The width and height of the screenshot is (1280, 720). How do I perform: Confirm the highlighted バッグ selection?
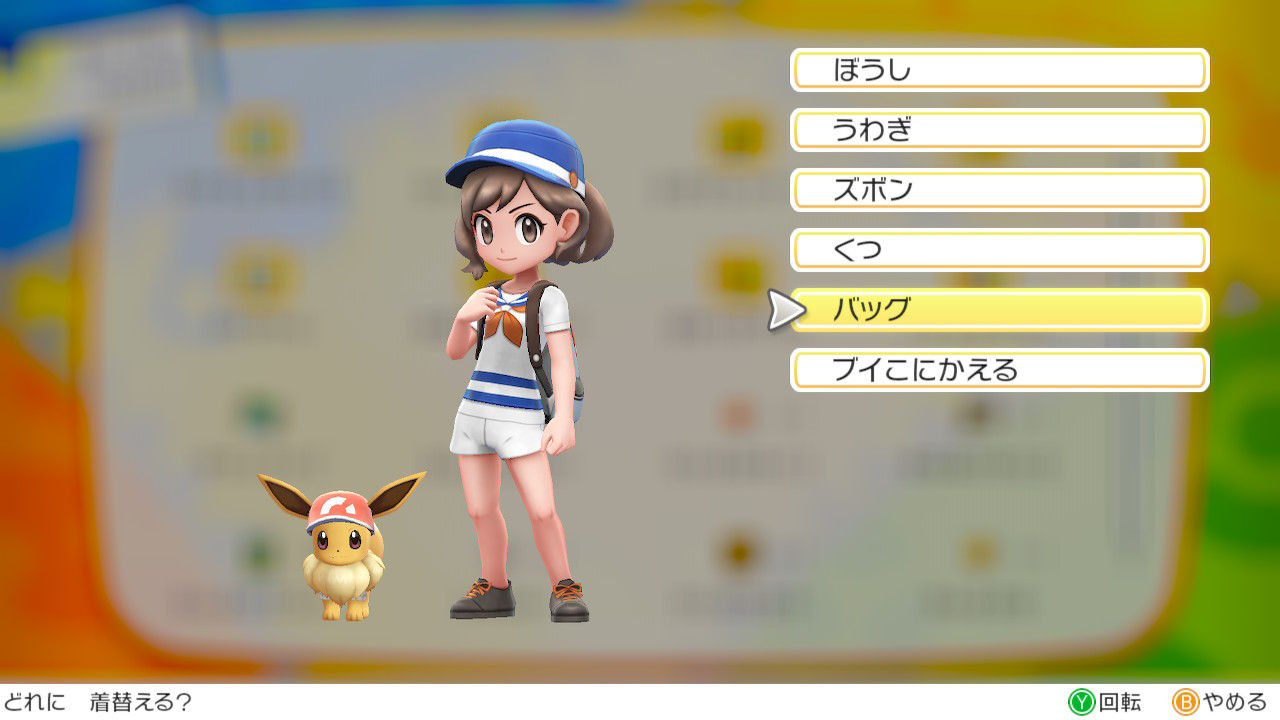tap(1000, 311)
